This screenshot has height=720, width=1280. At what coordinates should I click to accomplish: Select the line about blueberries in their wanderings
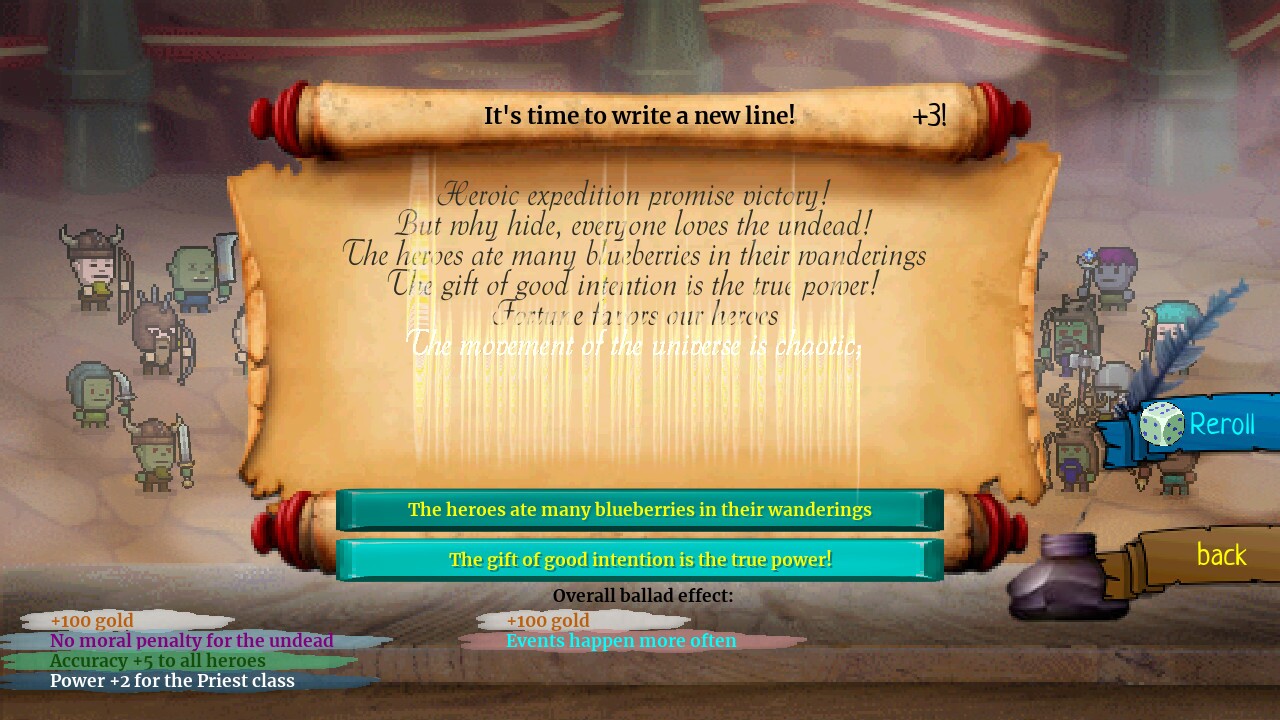(x=640, y=510)
